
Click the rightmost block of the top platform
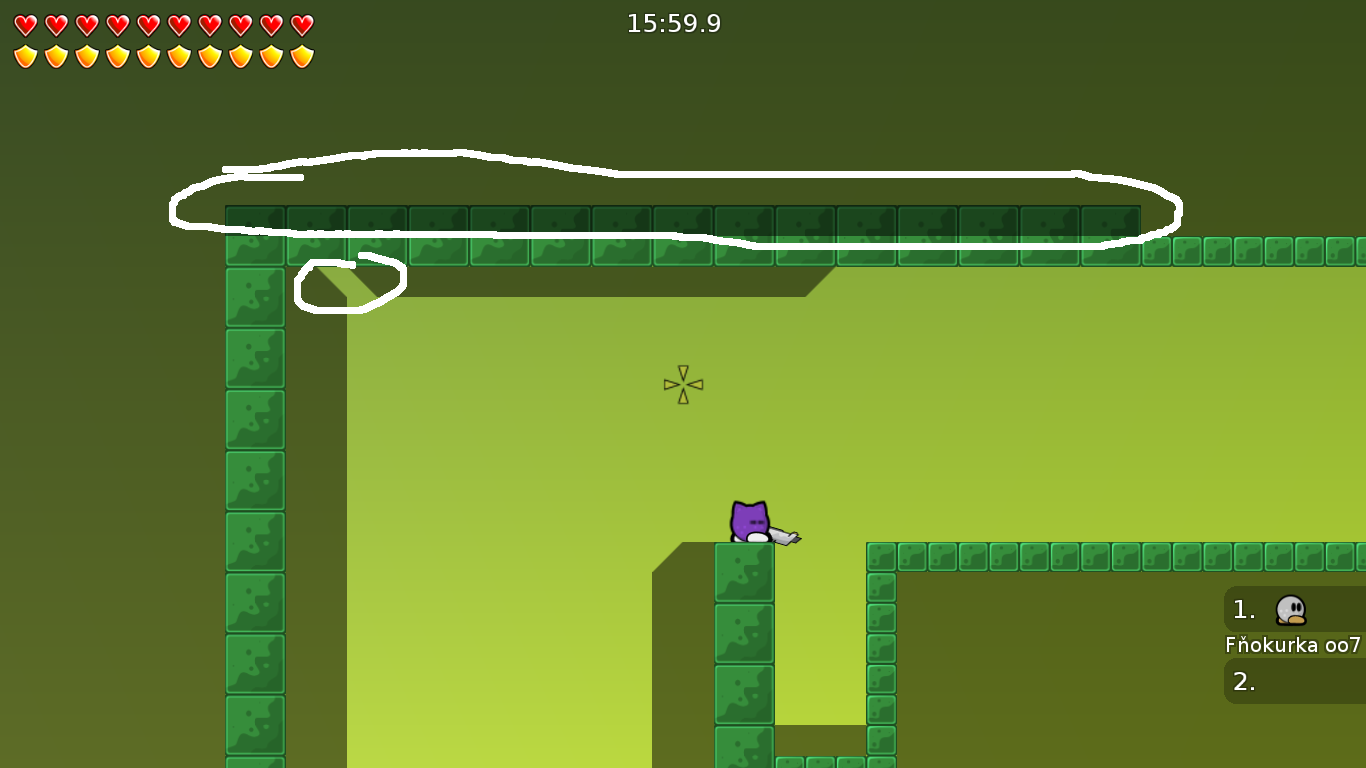point(1110,222)
